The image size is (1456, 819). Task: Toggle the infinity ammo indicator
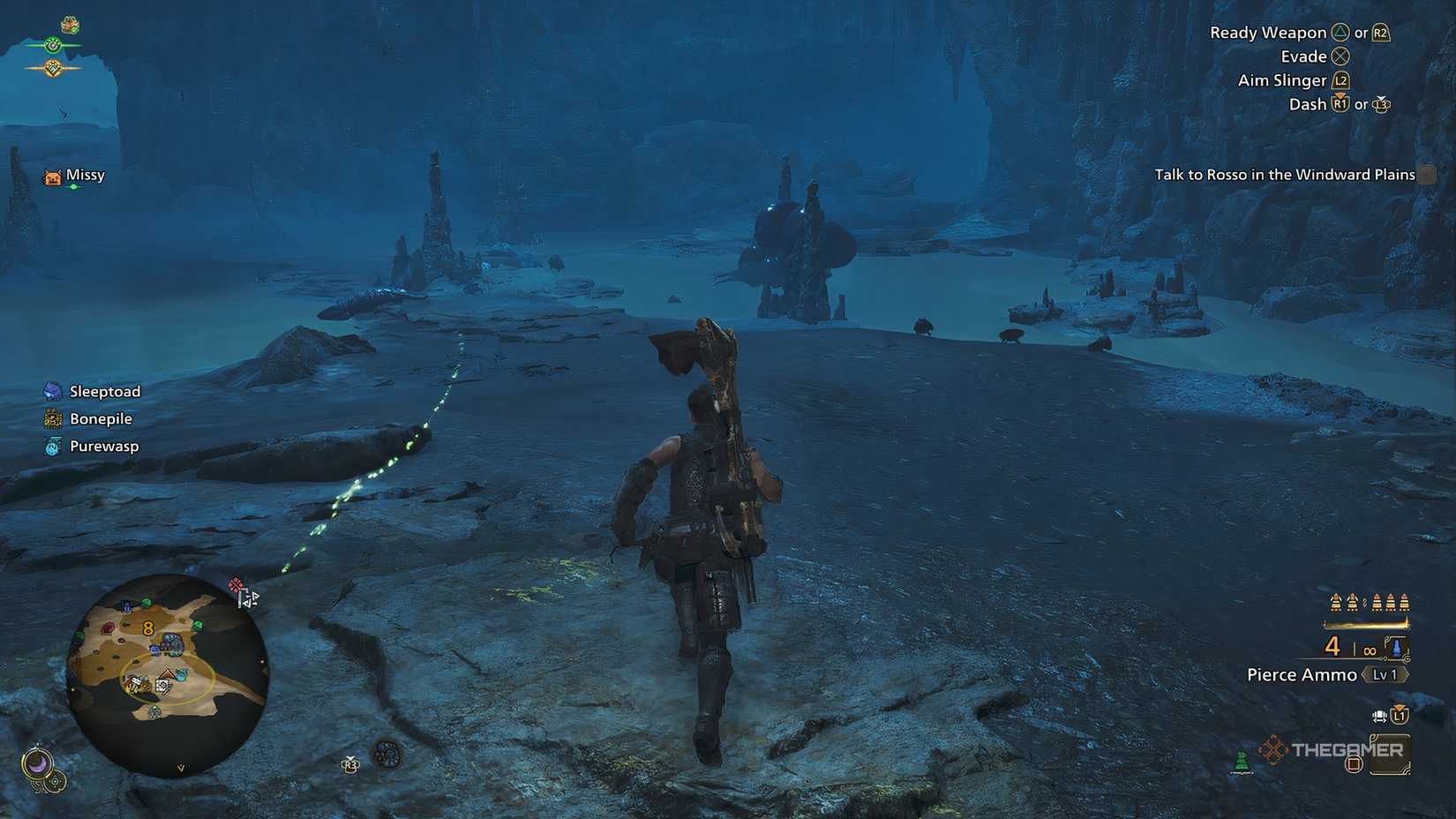coord(1369,650)
